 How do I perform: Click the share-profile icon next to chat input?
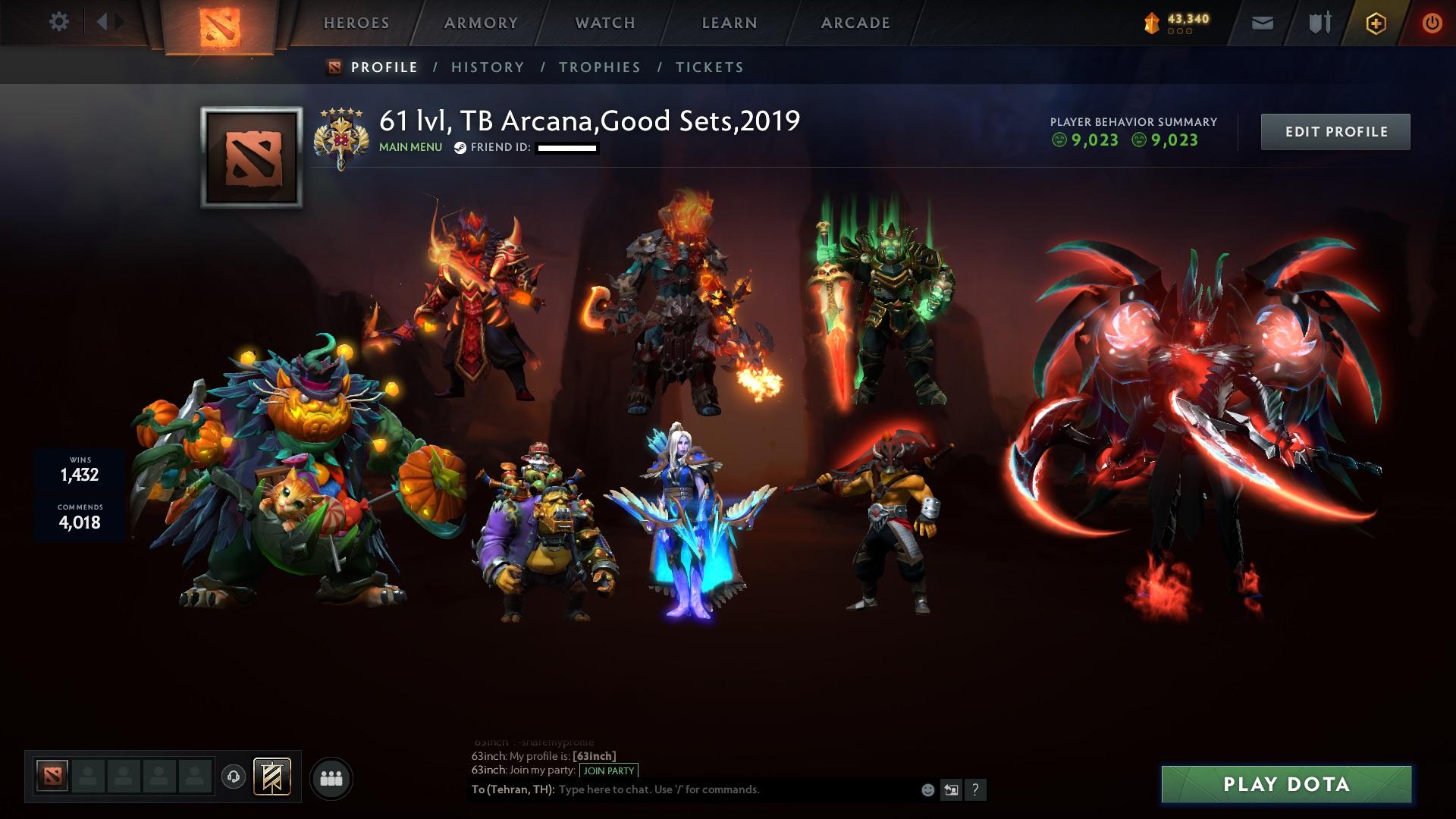coord(951,789)
